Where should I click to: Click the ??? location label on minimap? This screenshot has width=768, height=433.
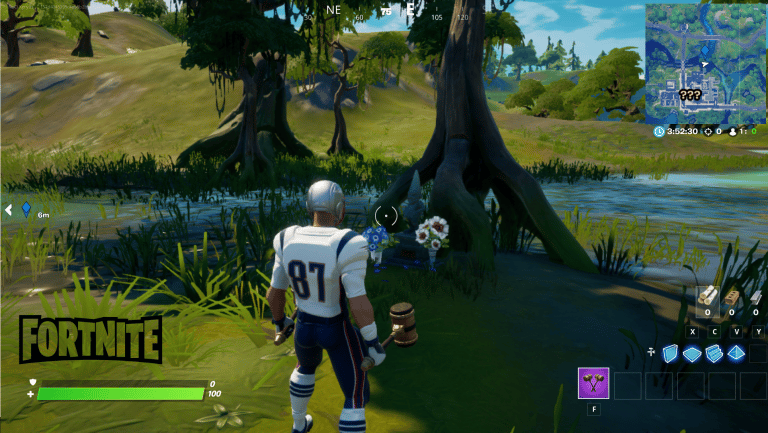pos(689,96)
